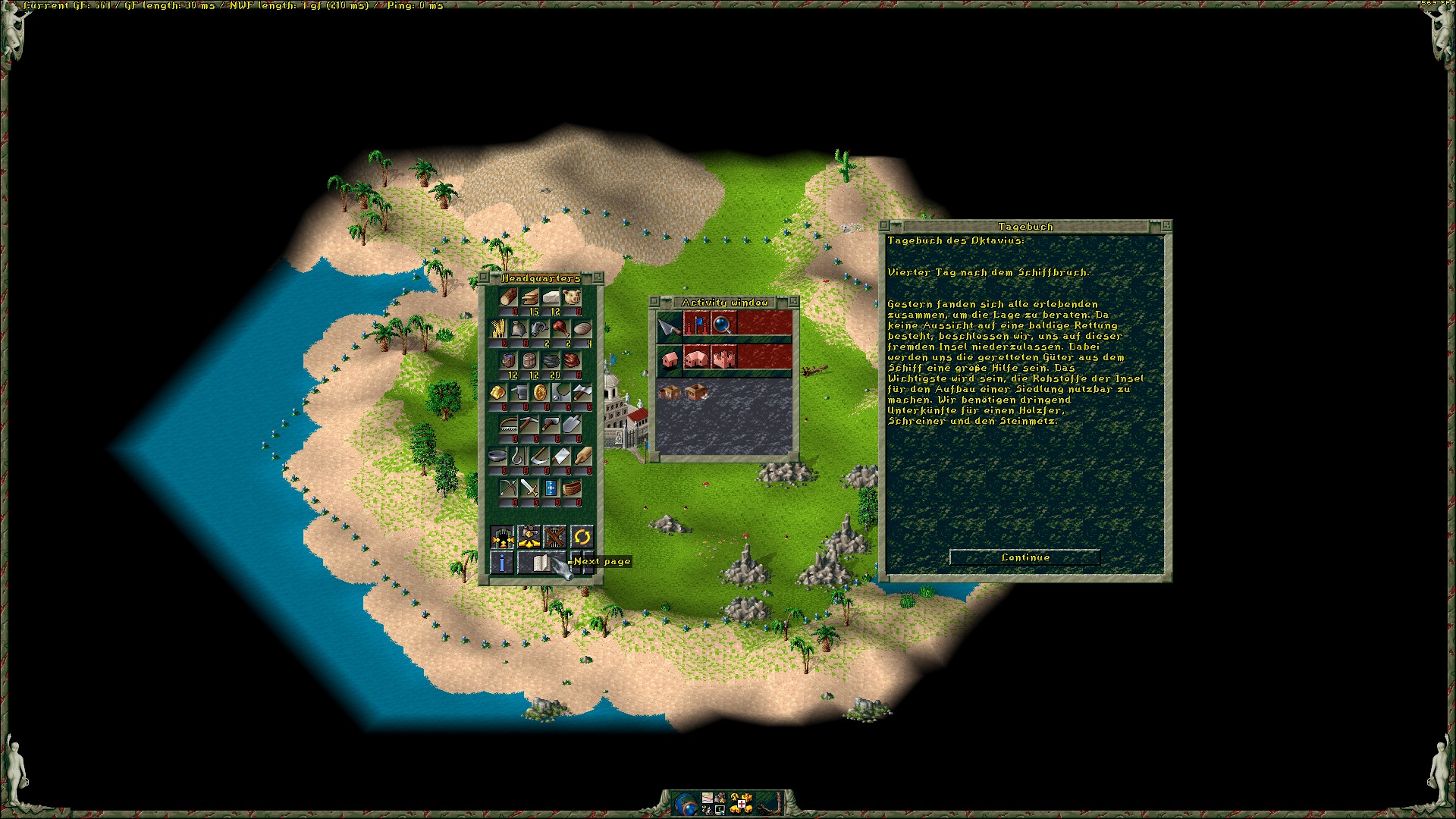Choose the castle building category
The width and height of the screenshot is (1456, 819).
[x=723, y=359]
